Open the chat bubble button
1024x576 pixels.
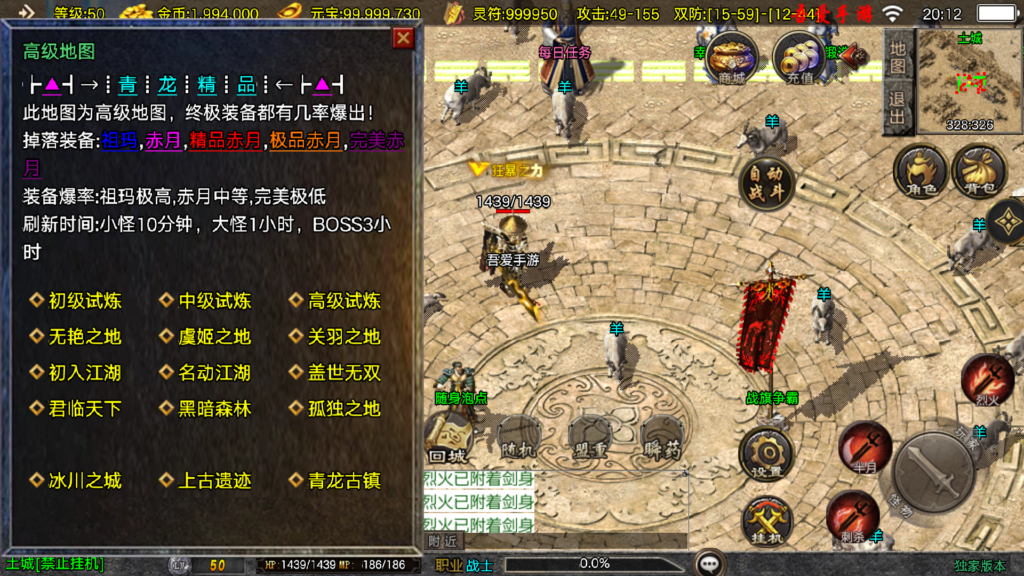(710, 564)
